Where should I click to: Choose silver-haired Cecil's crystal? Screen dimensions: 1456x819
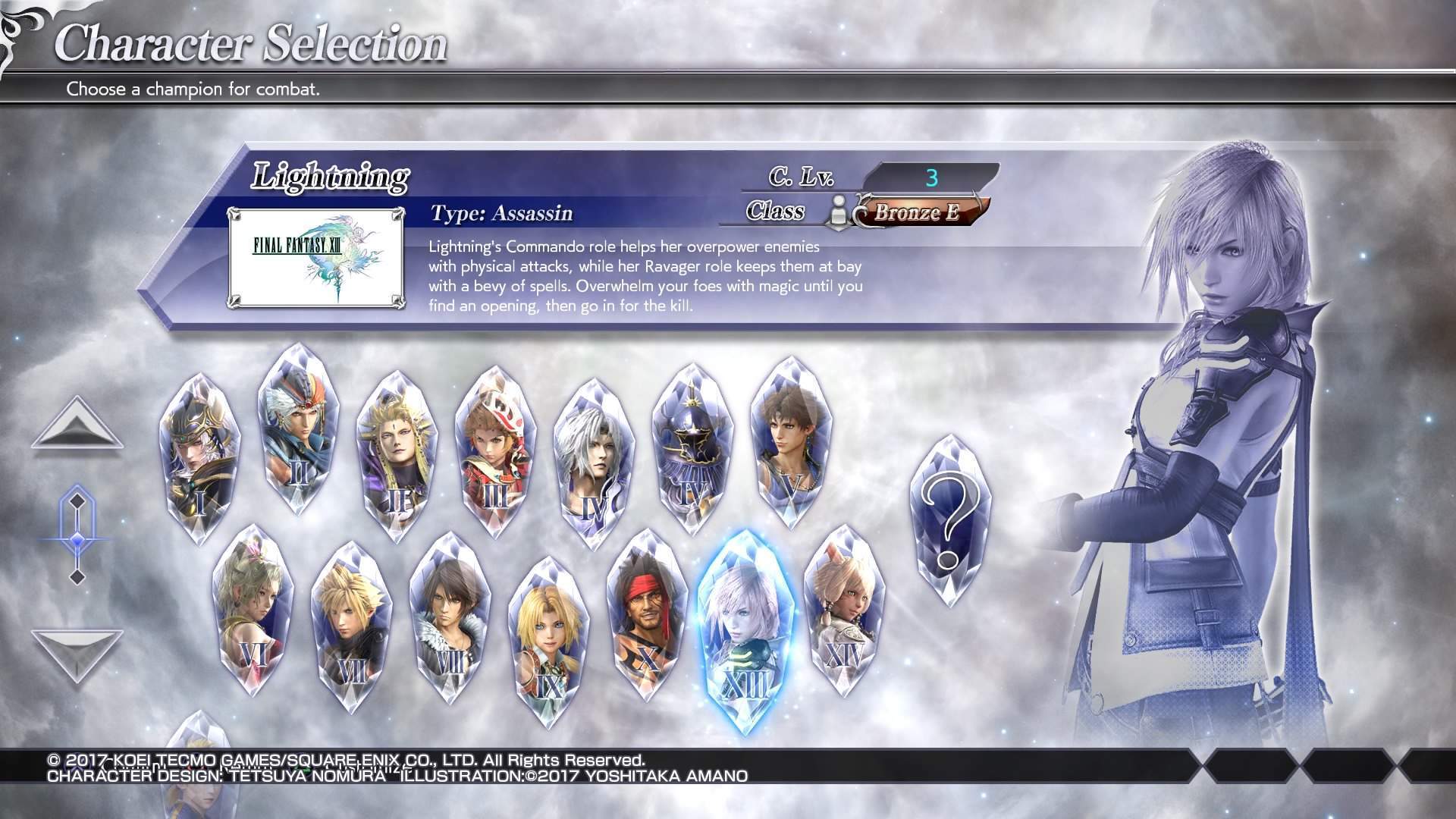tap(594, 463)
